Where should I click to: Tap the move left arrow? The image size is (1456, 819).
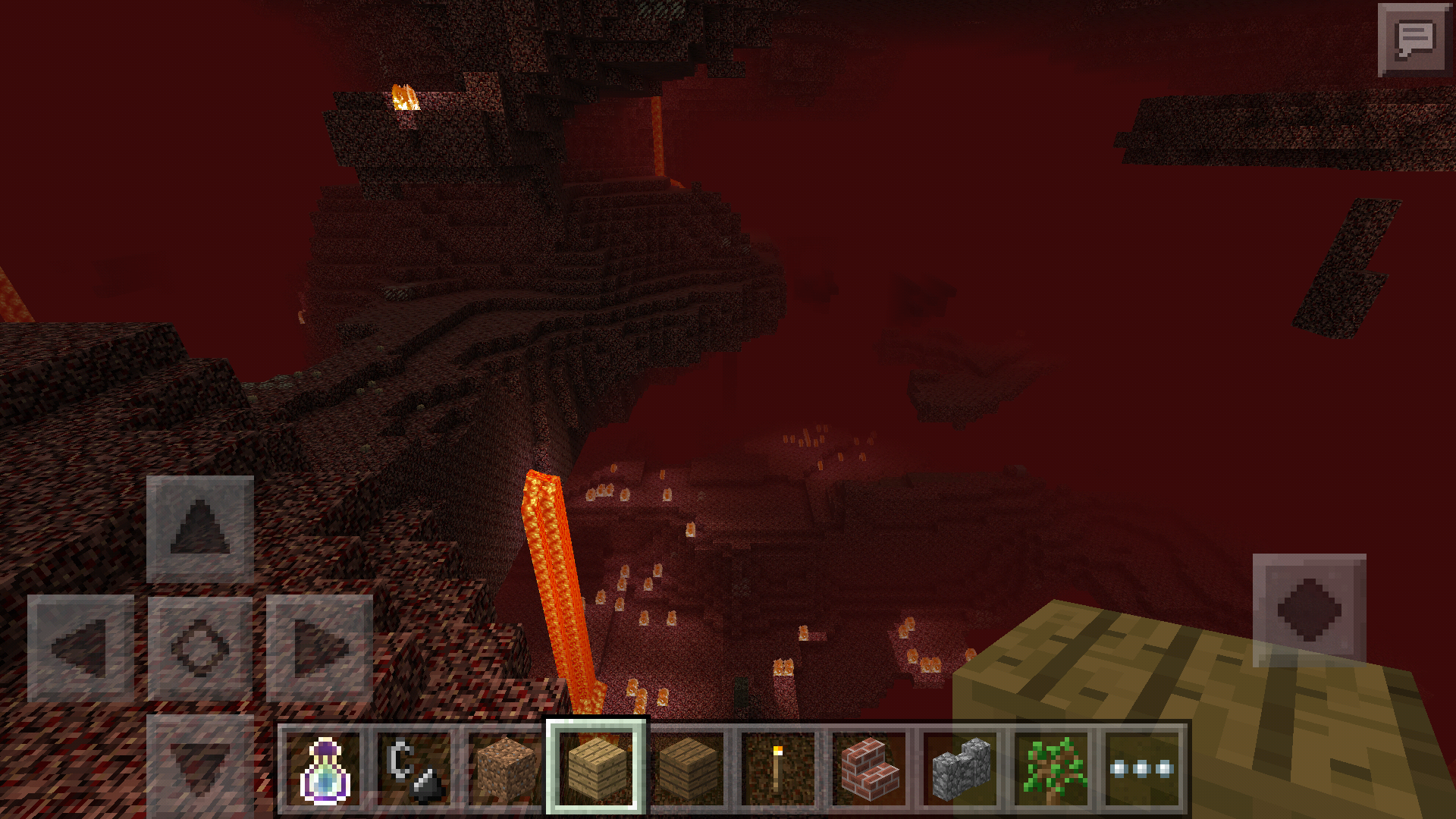tap(80, 648)
